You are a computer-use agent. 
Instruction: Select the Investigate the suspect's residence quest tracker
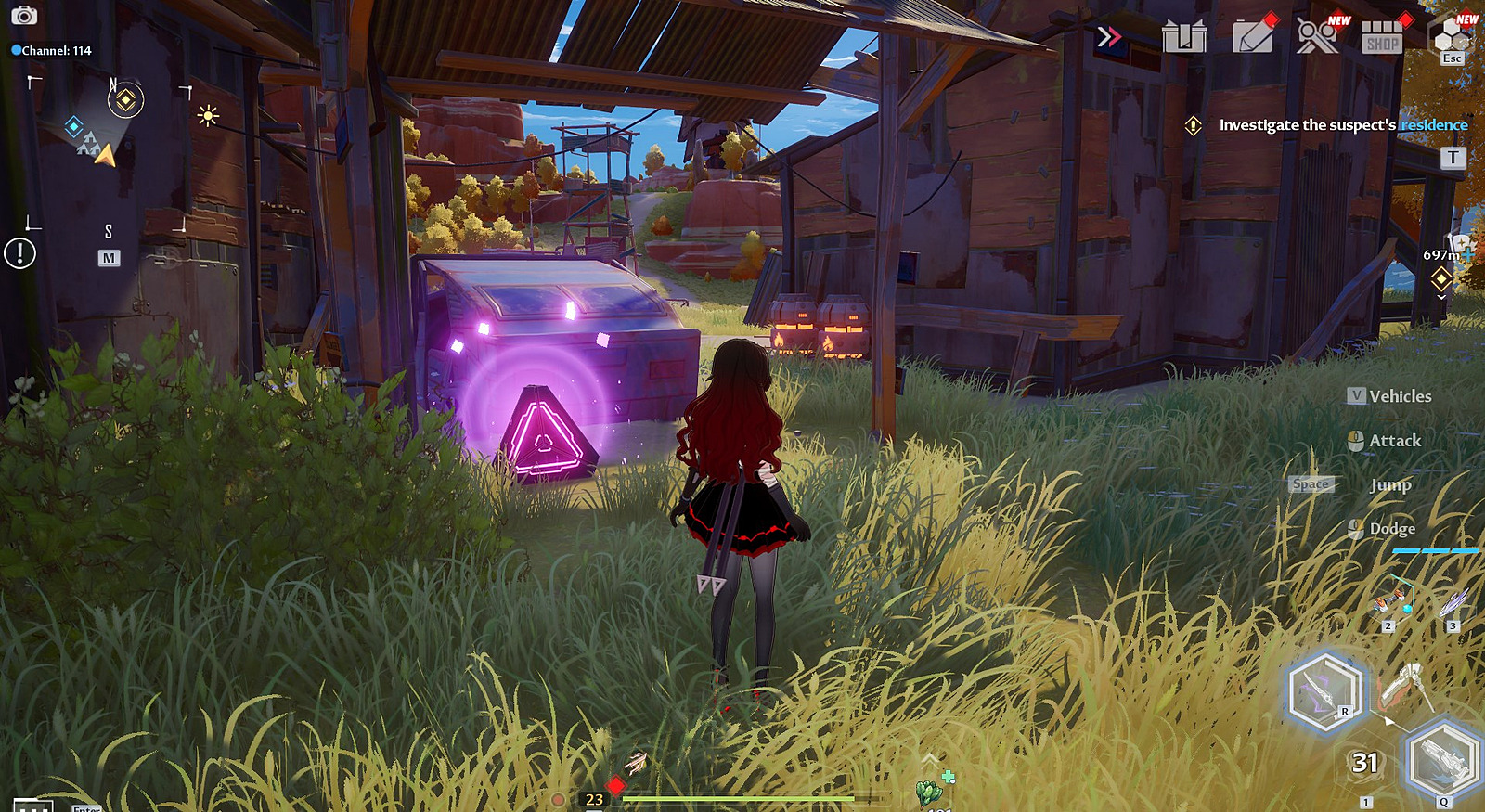(1342, 125)
